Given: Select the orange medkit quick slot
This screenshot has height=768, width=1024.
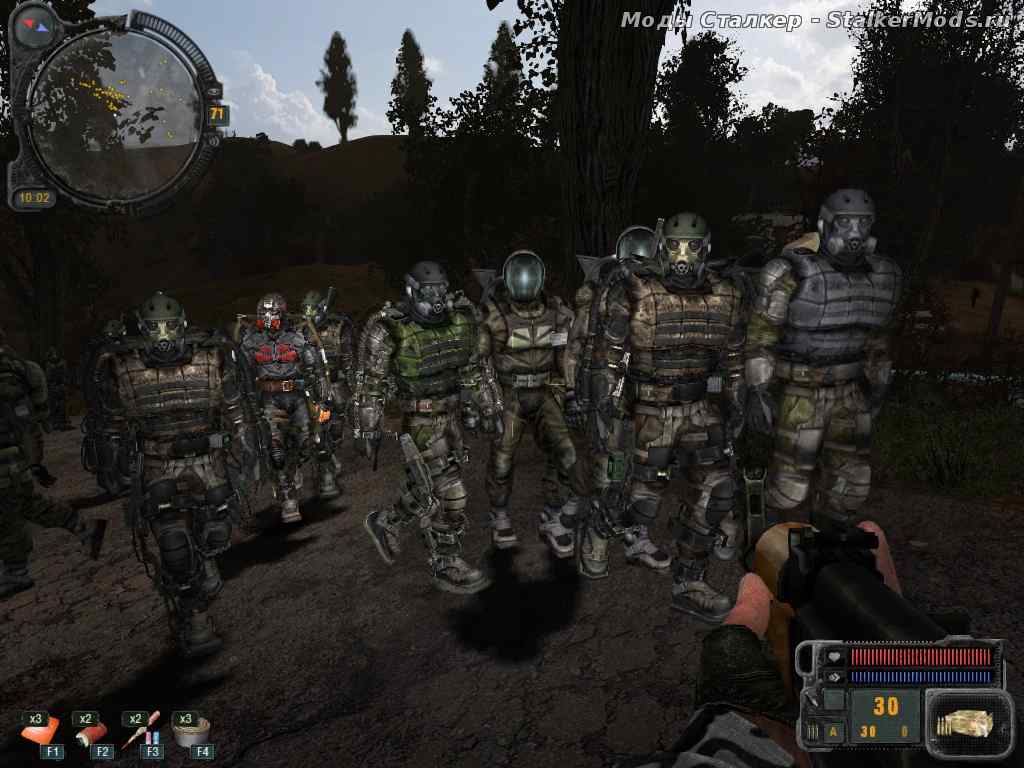Looking at the screenshot, I should 40,733.
